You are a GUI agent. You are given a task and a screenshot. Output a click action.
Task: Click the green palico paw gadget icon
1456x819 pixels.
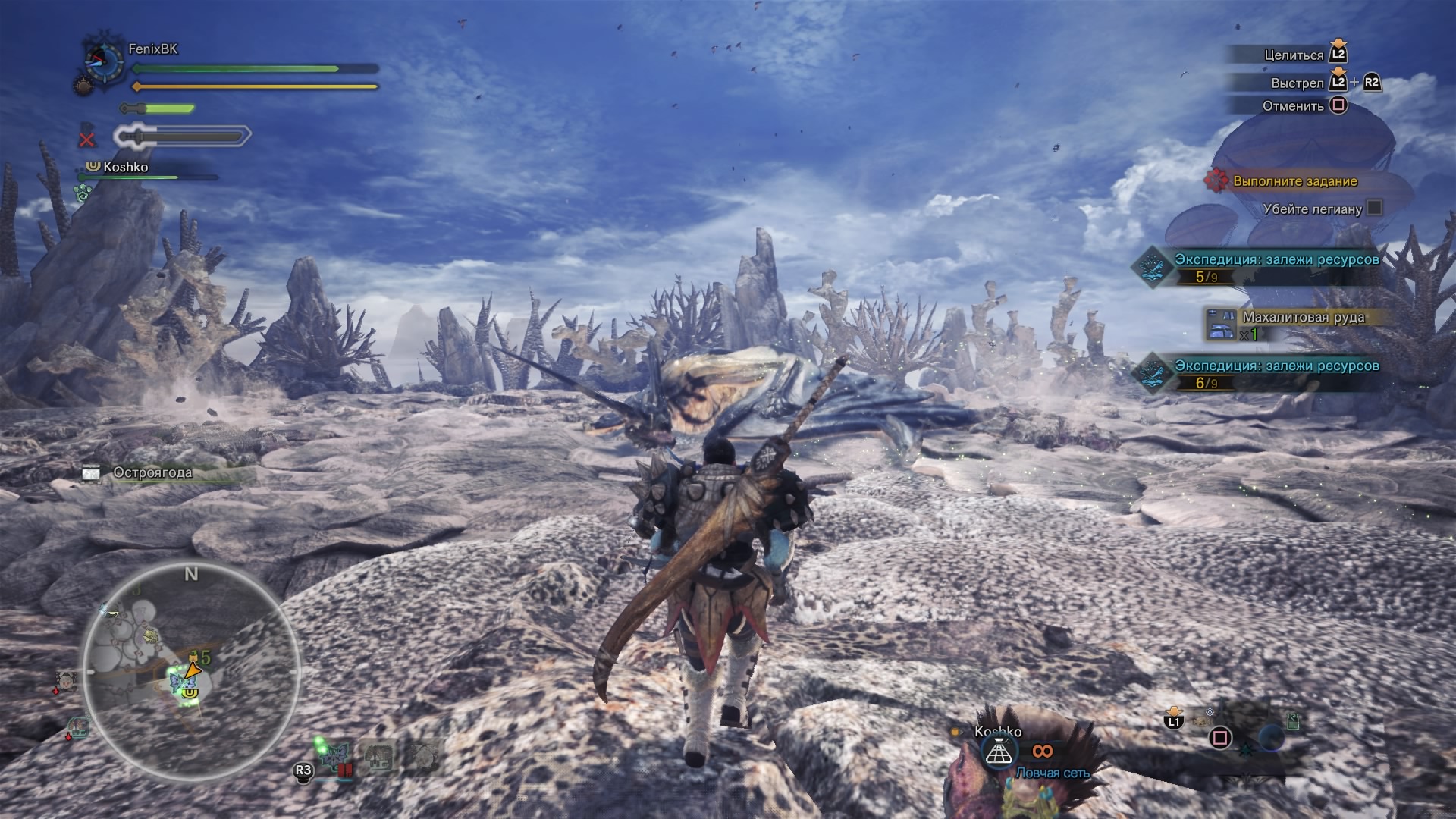click(83, 194)
